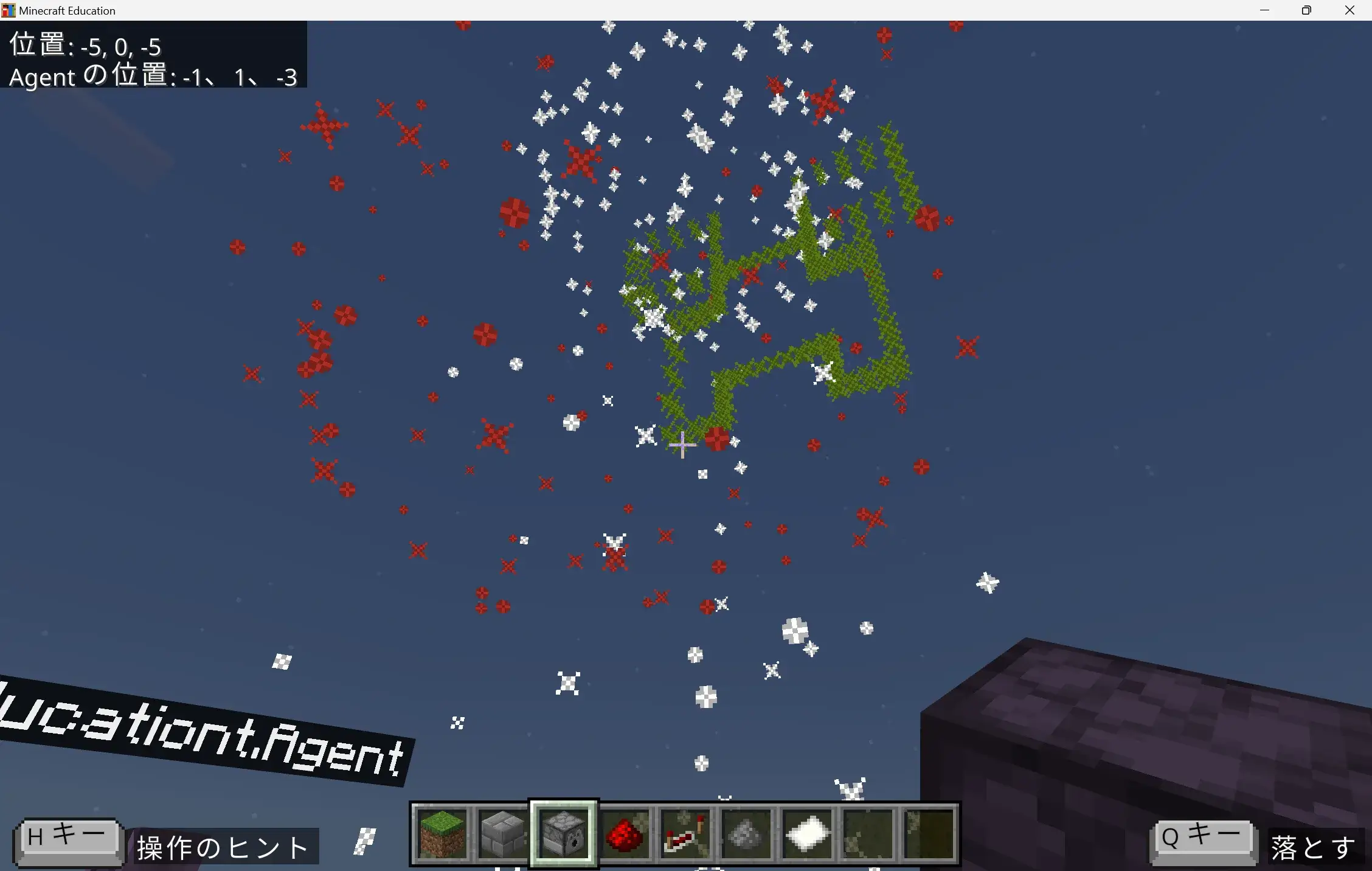Choose the dispenser block in the hotbar
The width and height of the screenshot is (1372, 871).
click(564, 833)
